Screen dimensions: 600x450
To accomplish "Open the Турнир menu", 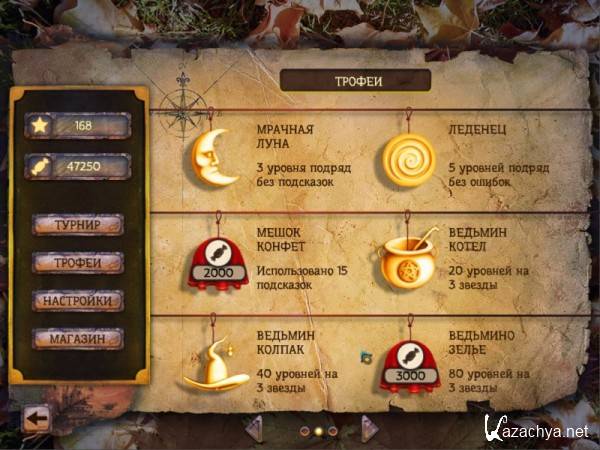I will (x=77, y=224).
